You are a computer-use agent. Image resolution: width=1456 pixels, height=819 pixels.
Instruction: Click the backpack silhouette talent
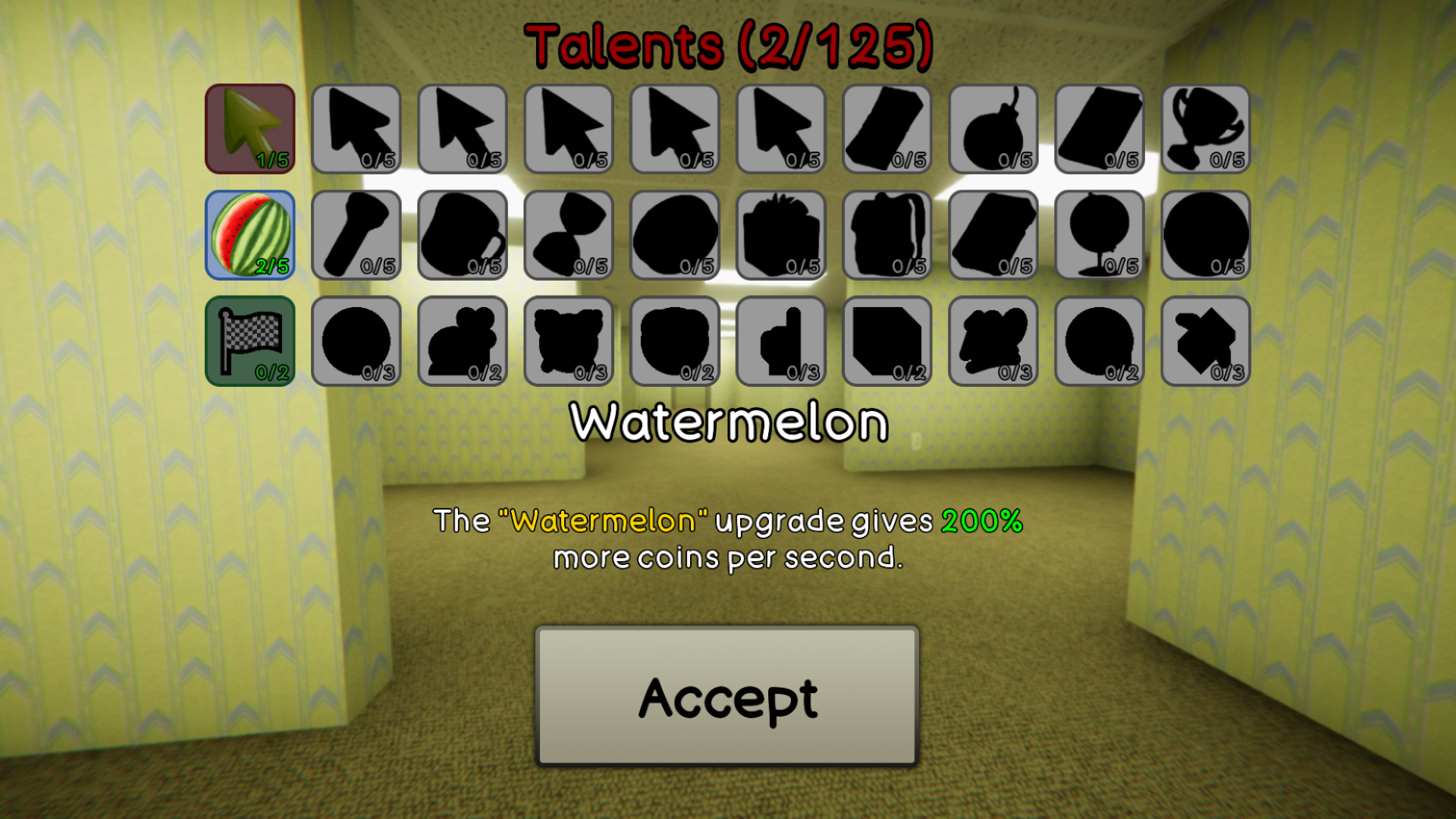coord(886,234)
